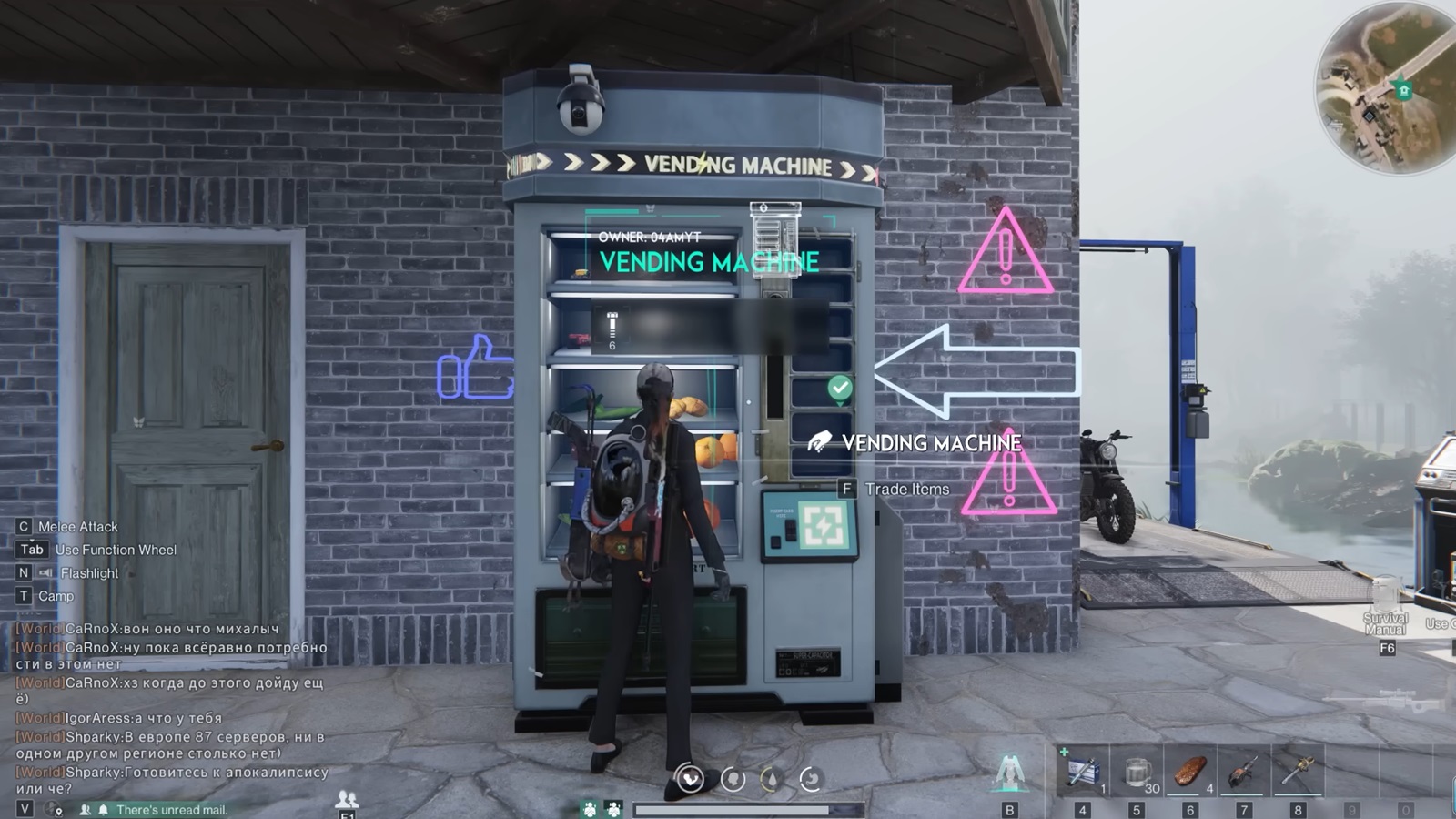1456x819 pixels.
Task: Select the chainsaw in hotbar slot 7
Action: click(1244, 771)
